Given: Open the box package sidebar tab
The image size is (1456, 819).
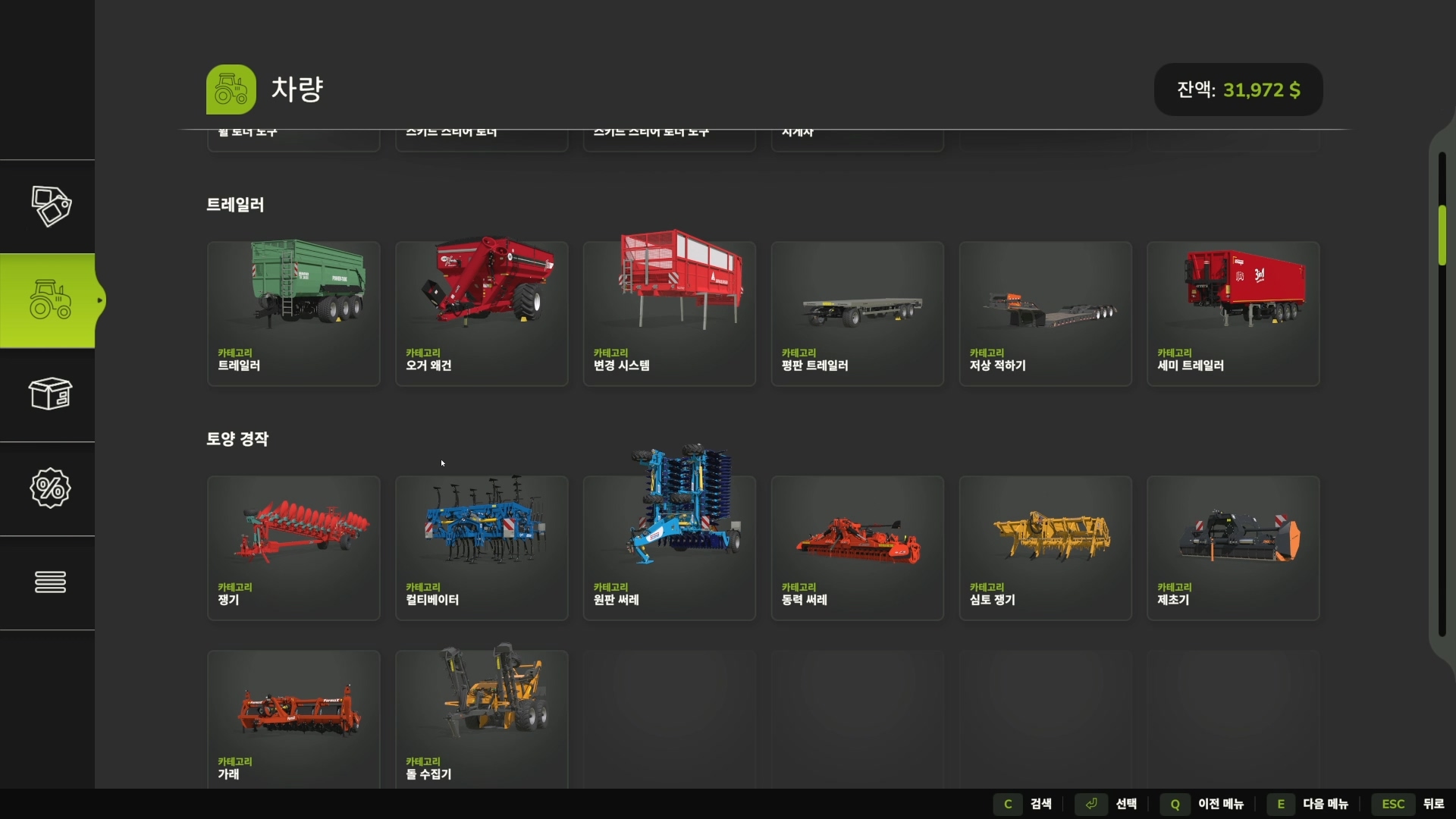Looking at the screenshot, I should click(50, 394).
